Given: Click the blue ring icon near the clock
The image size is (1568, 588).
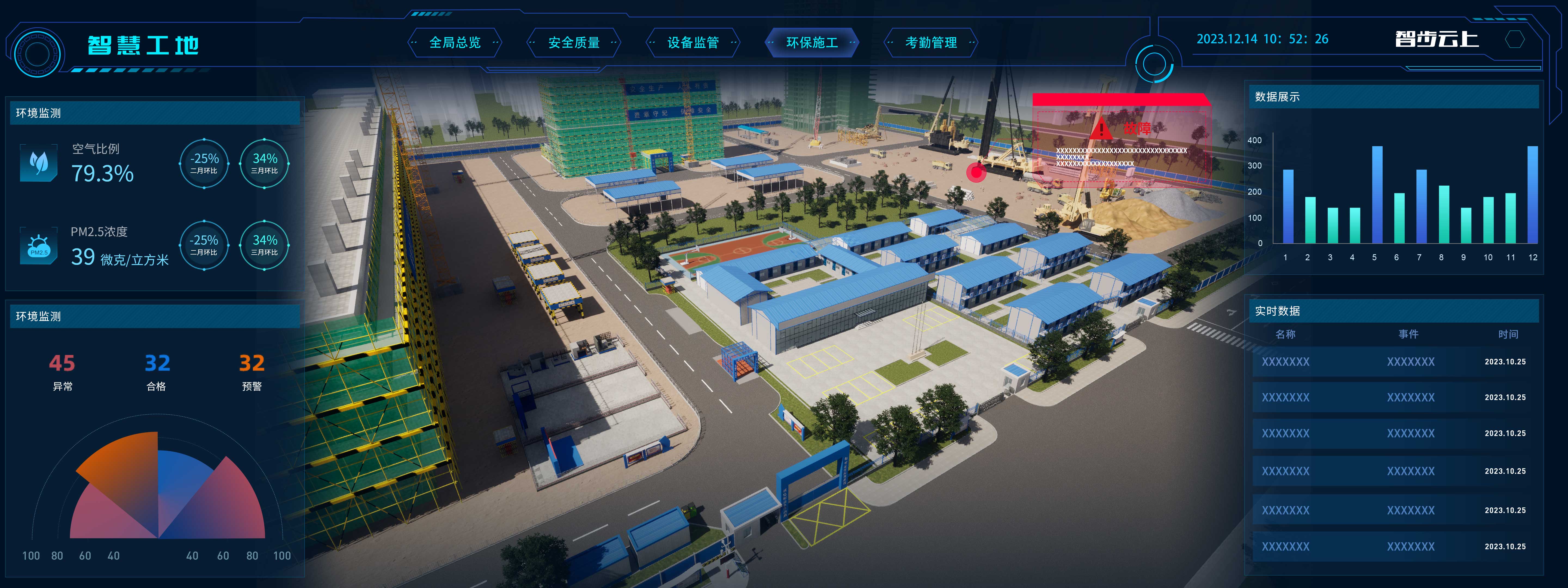Looking at the screenshot, I should (x=1153, y=64).
